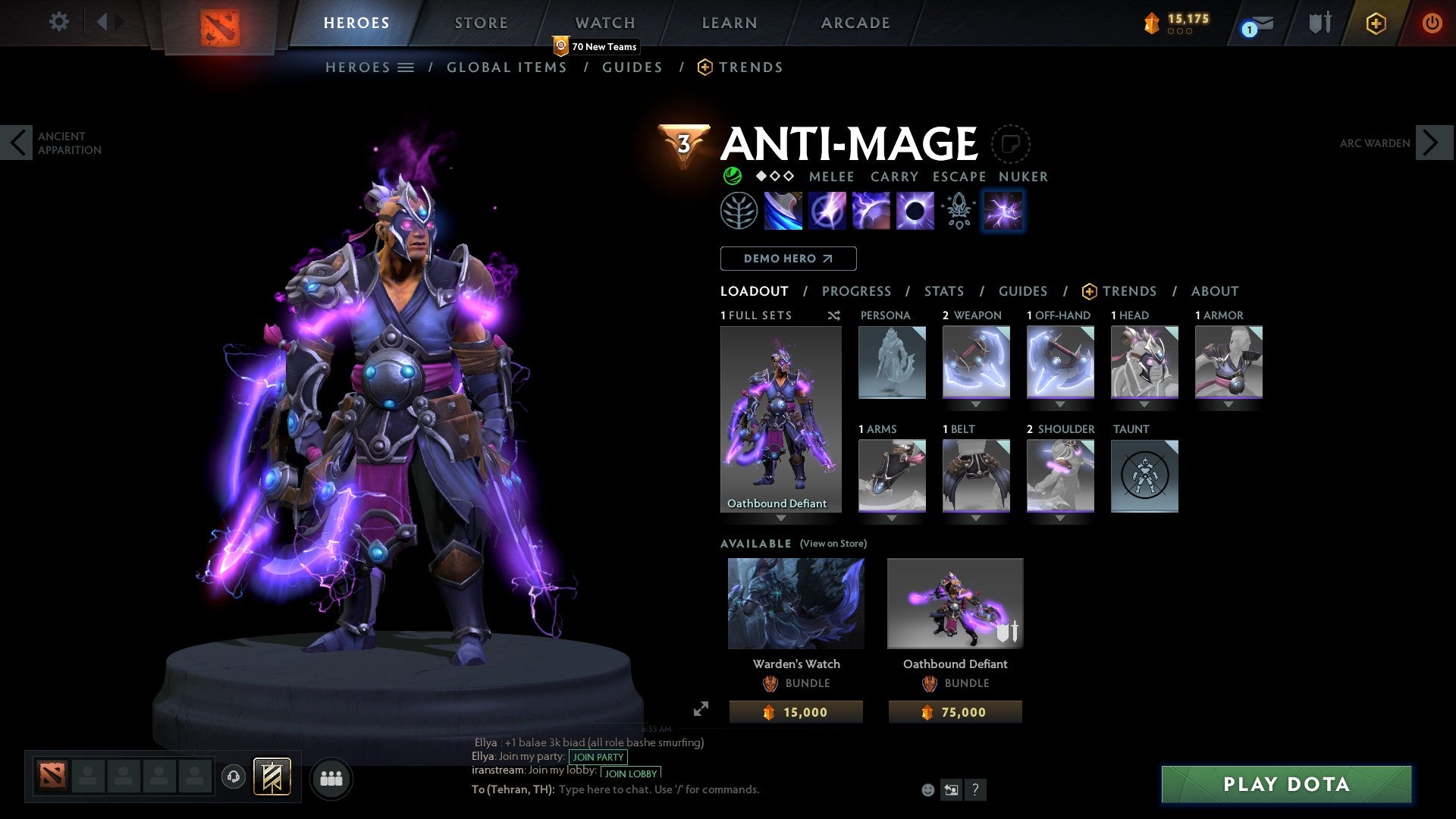The height and width of the screenshot is (819, 1456).
Task: Toggle the chat translation icon
Action: pos(951,789)
